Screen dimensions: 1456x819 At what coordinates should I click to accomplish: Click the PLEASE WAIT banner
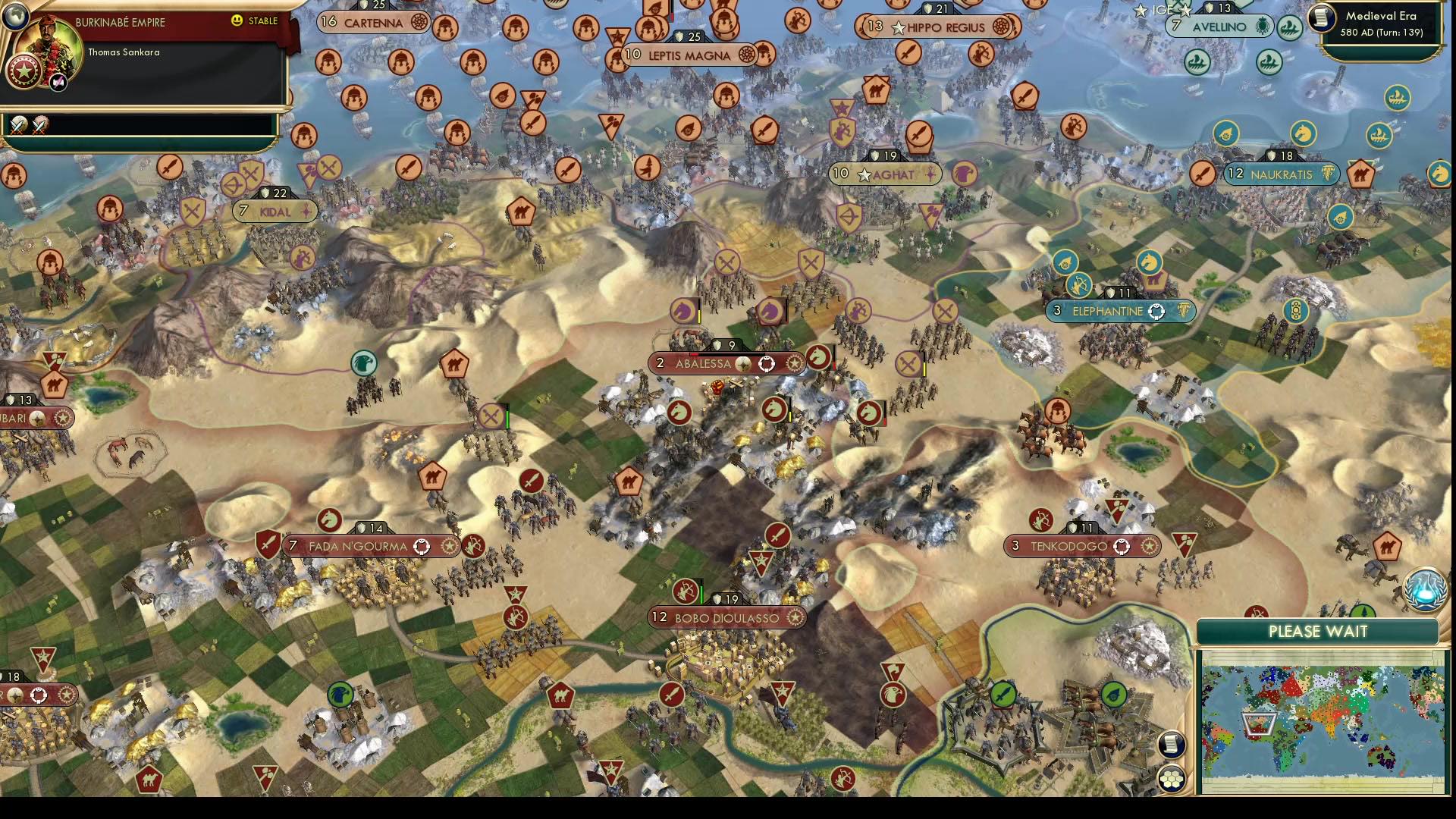point(1318,631)
